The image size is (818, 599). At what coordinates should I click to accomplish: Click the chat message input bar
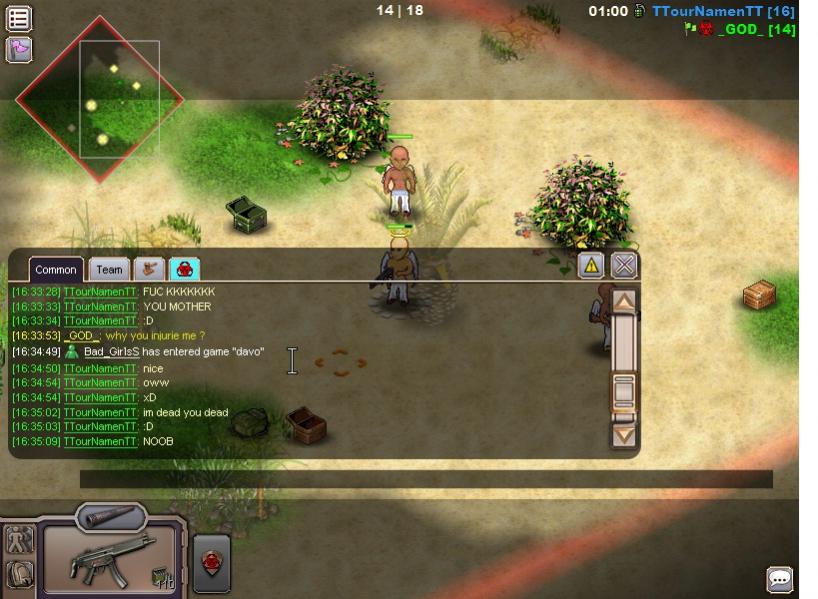[426, 479]
